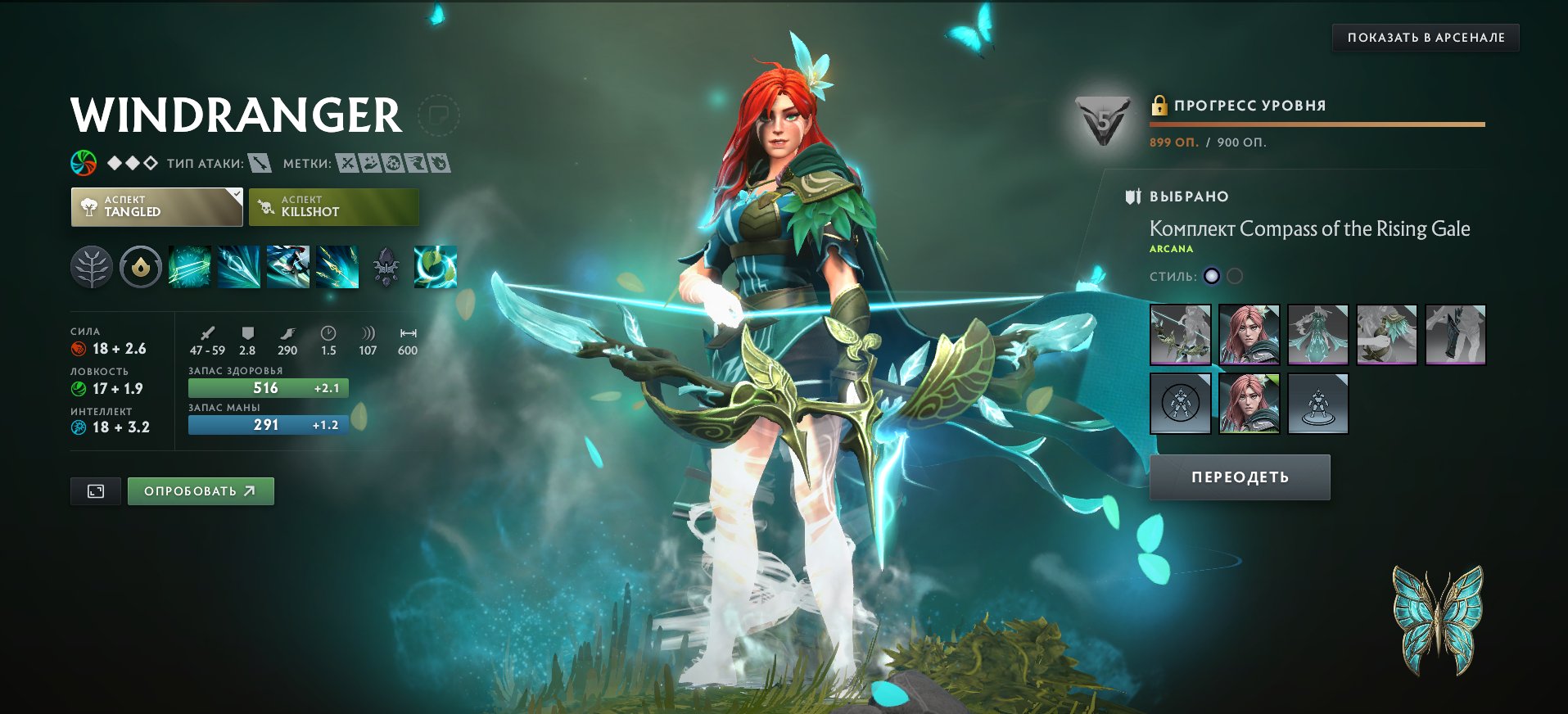
Task: Select the facet droplet icon
Action: [x=141, y=267]
